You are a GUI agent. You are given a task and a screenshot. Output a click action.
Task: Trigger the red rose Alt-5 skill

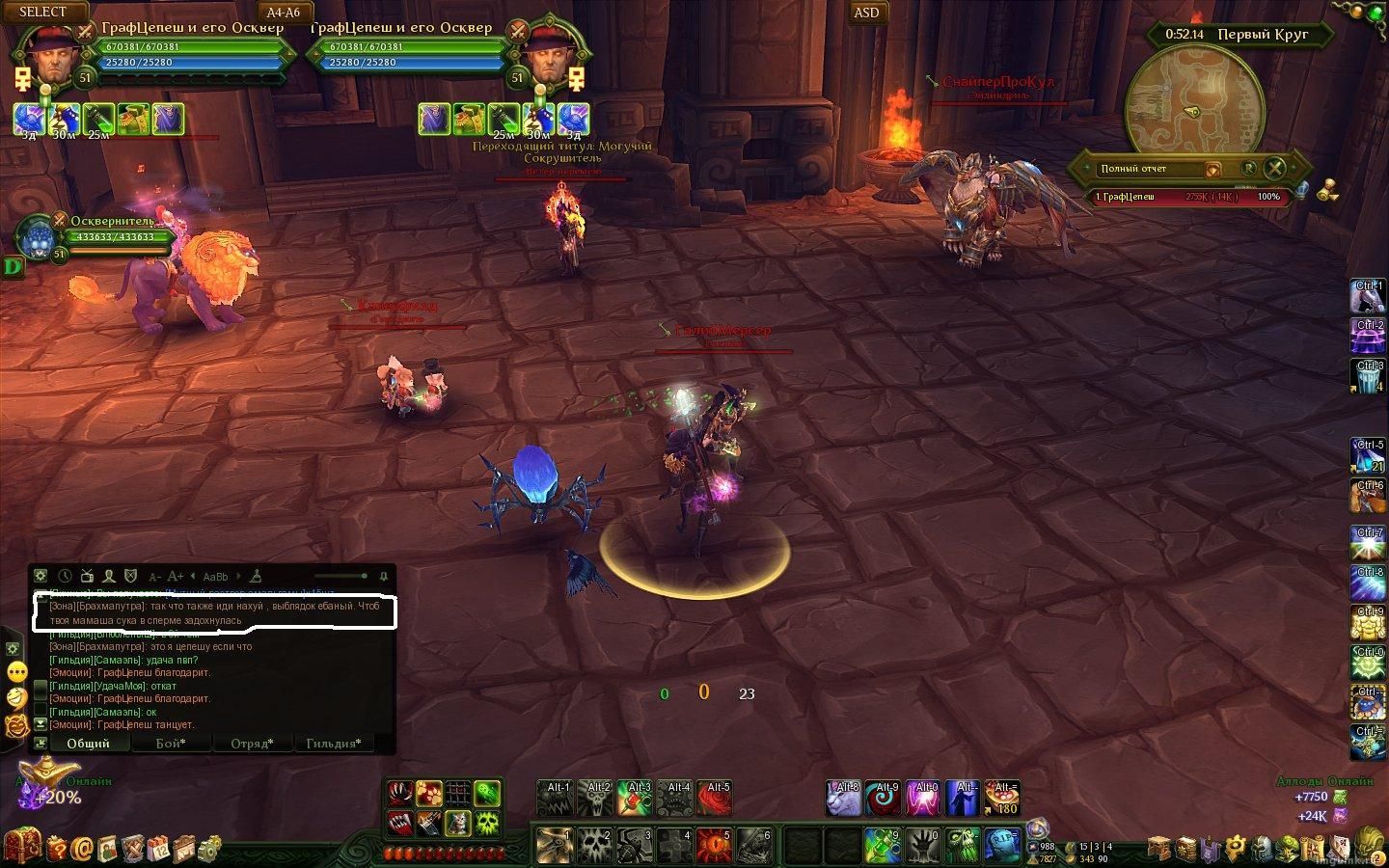pos(714,799)
